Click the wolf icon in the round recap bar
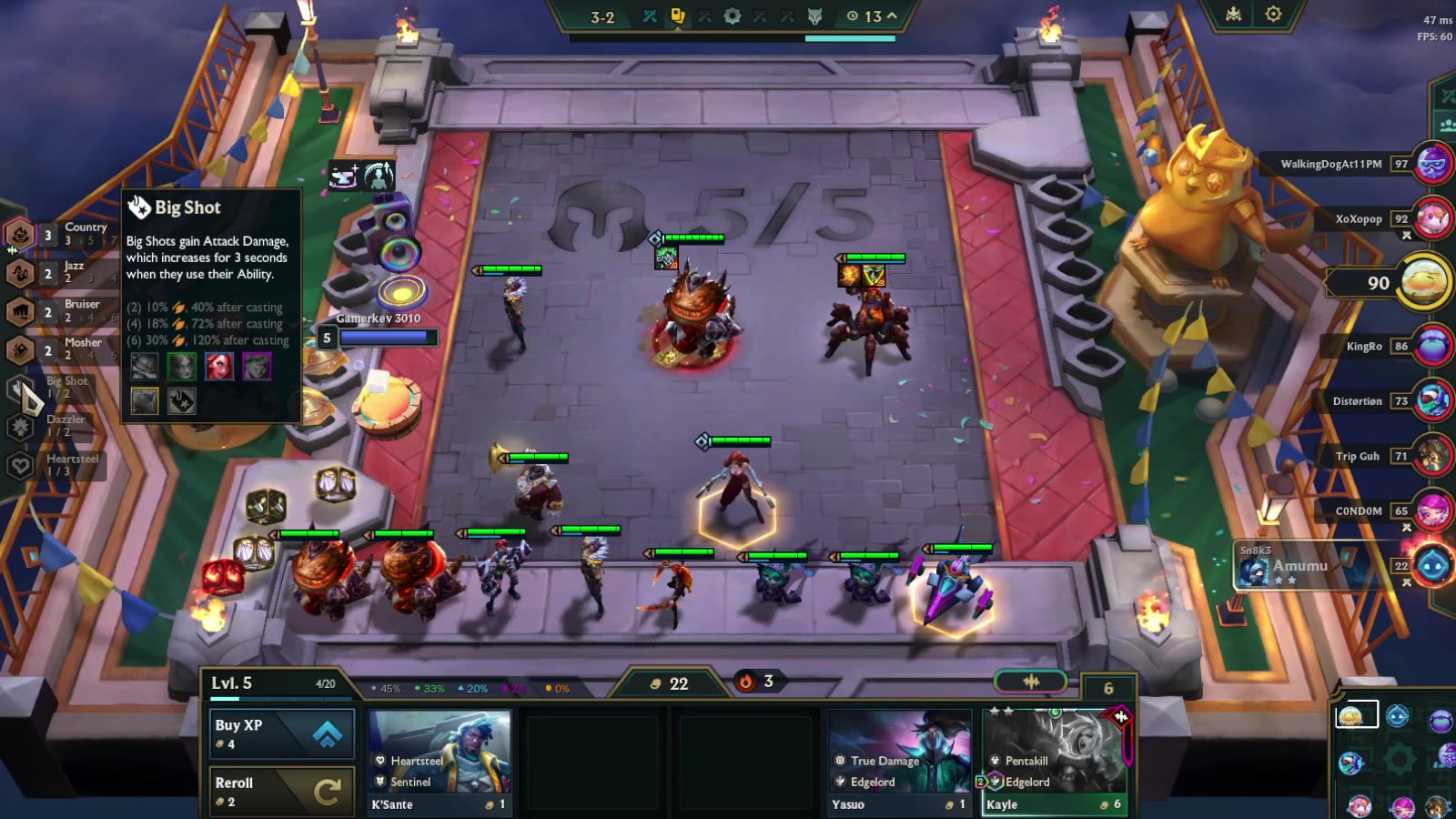 click(x=814, y=16)
